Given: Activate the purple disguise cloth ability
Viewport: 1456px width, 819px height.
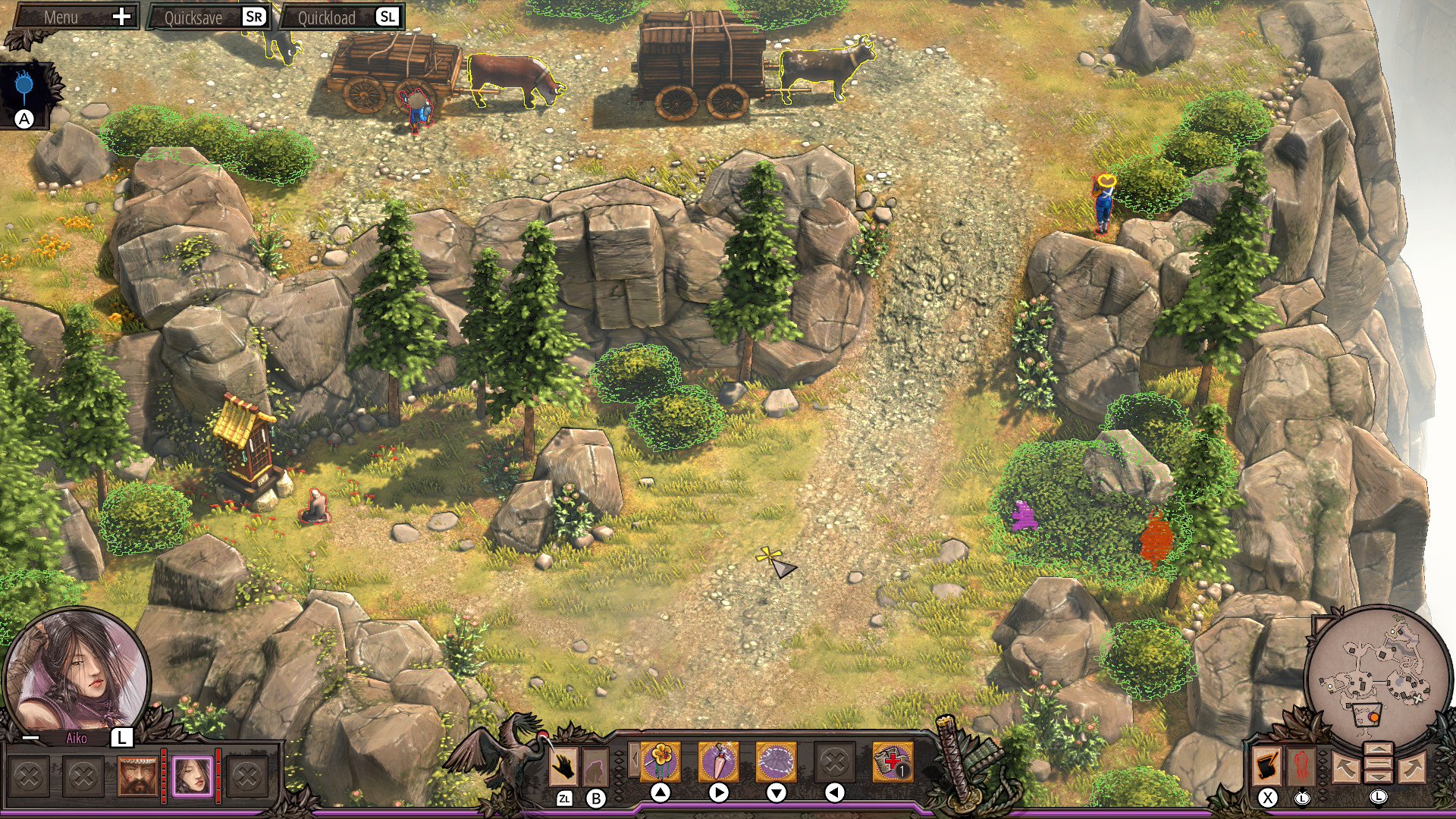Looking at the screenshot, I should (776, 761).
